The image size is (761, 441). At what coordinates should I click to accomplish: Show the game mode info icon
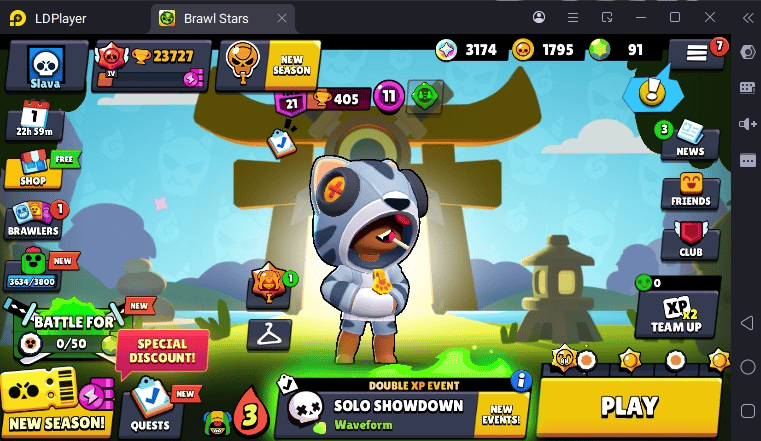click(519, 380)
